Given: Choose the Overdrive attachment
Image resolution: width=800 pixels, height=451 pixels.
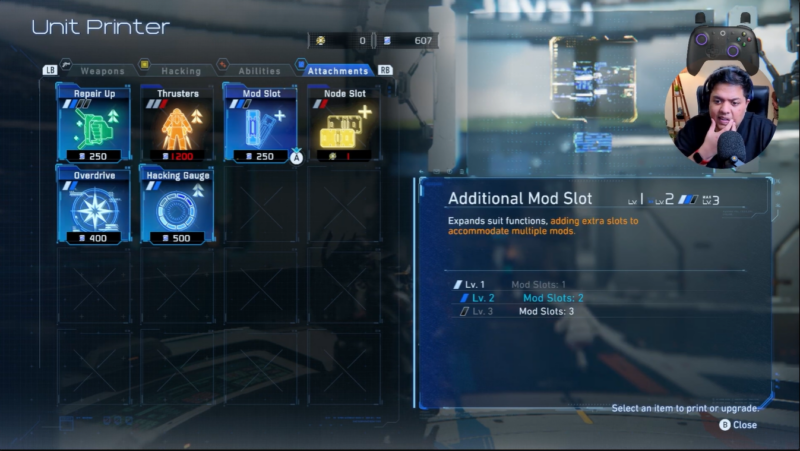Looking at the screenshot, I should (x=94, y=206).
